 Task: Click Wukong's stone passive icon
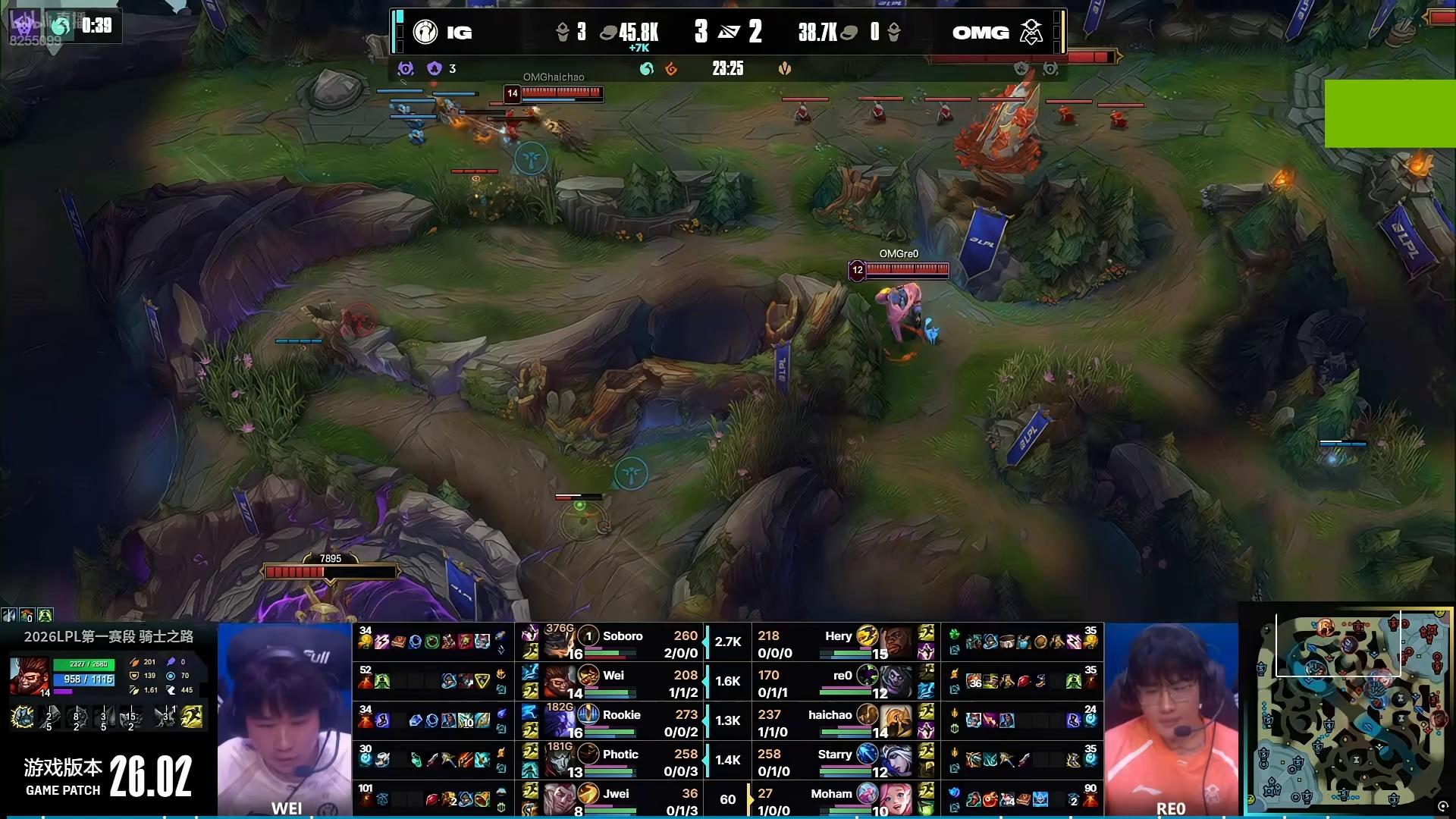22,717
